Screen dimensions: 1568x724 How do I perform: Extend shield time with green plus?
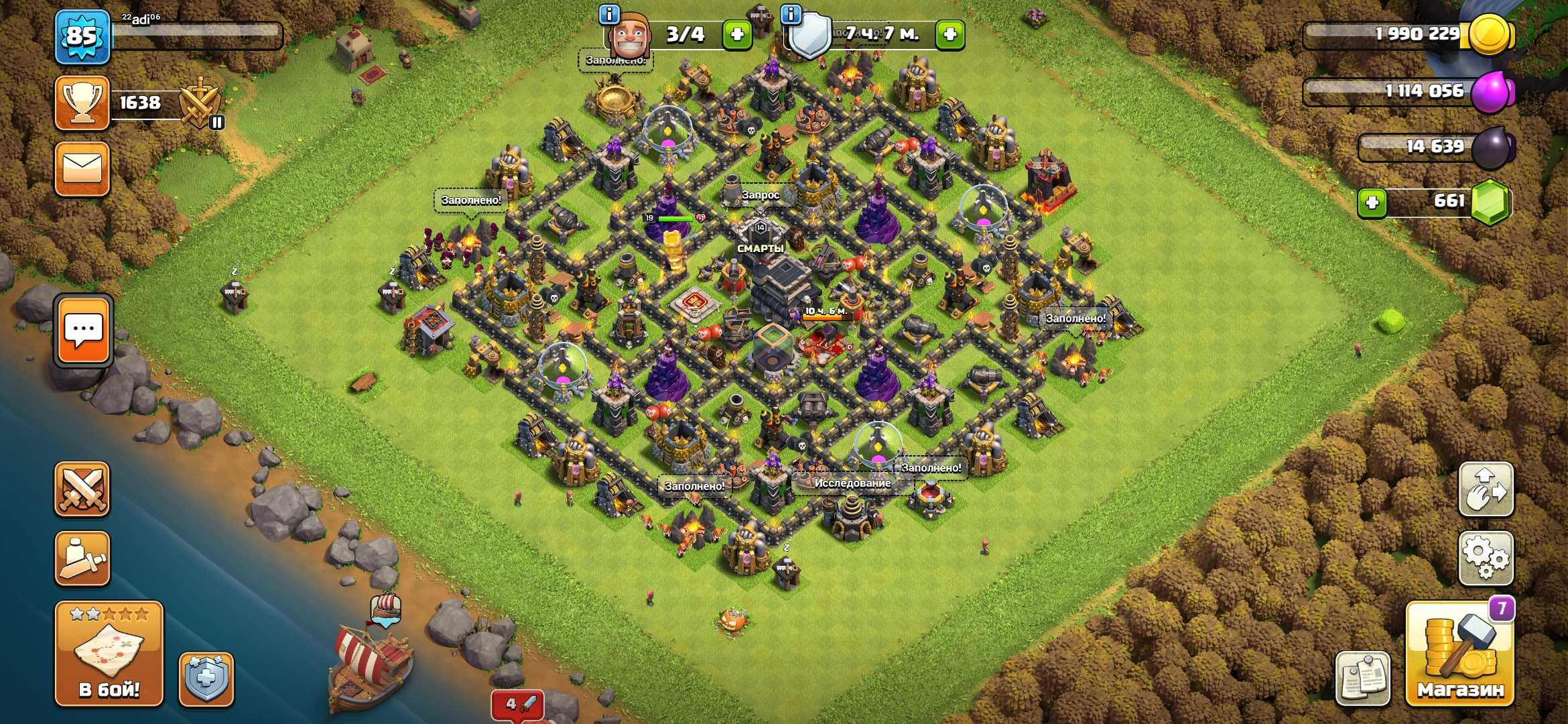coord(950,35)
